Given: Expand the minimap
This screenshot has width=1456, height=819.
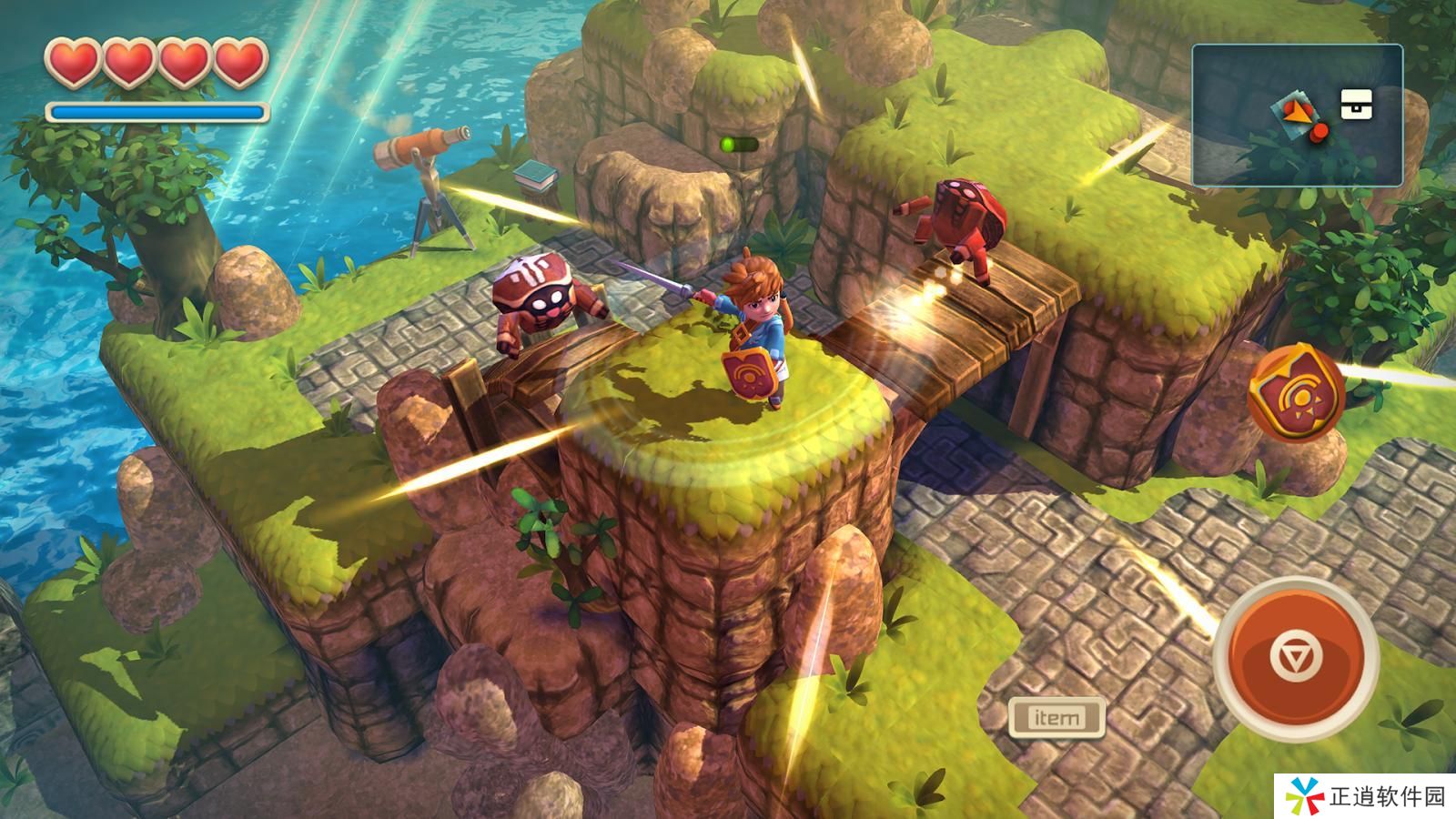Looking at the screenshot, I should 1296,116.
